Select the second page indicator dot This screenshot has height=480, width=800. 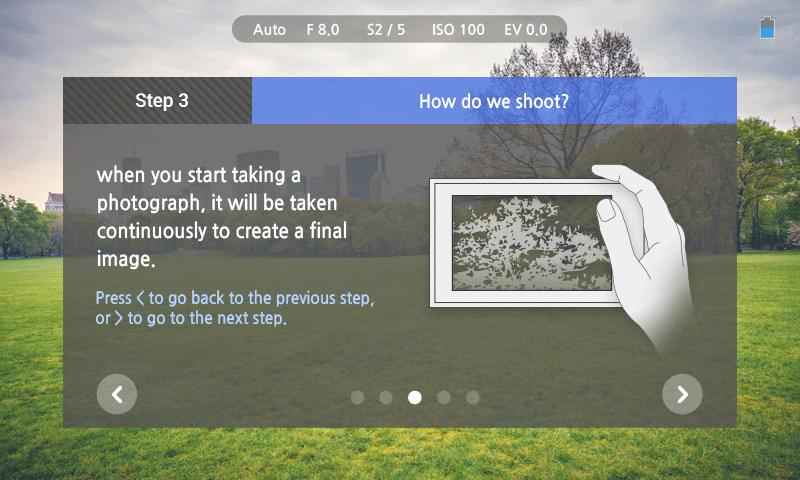pyautogui.click(x=386, y=397)
